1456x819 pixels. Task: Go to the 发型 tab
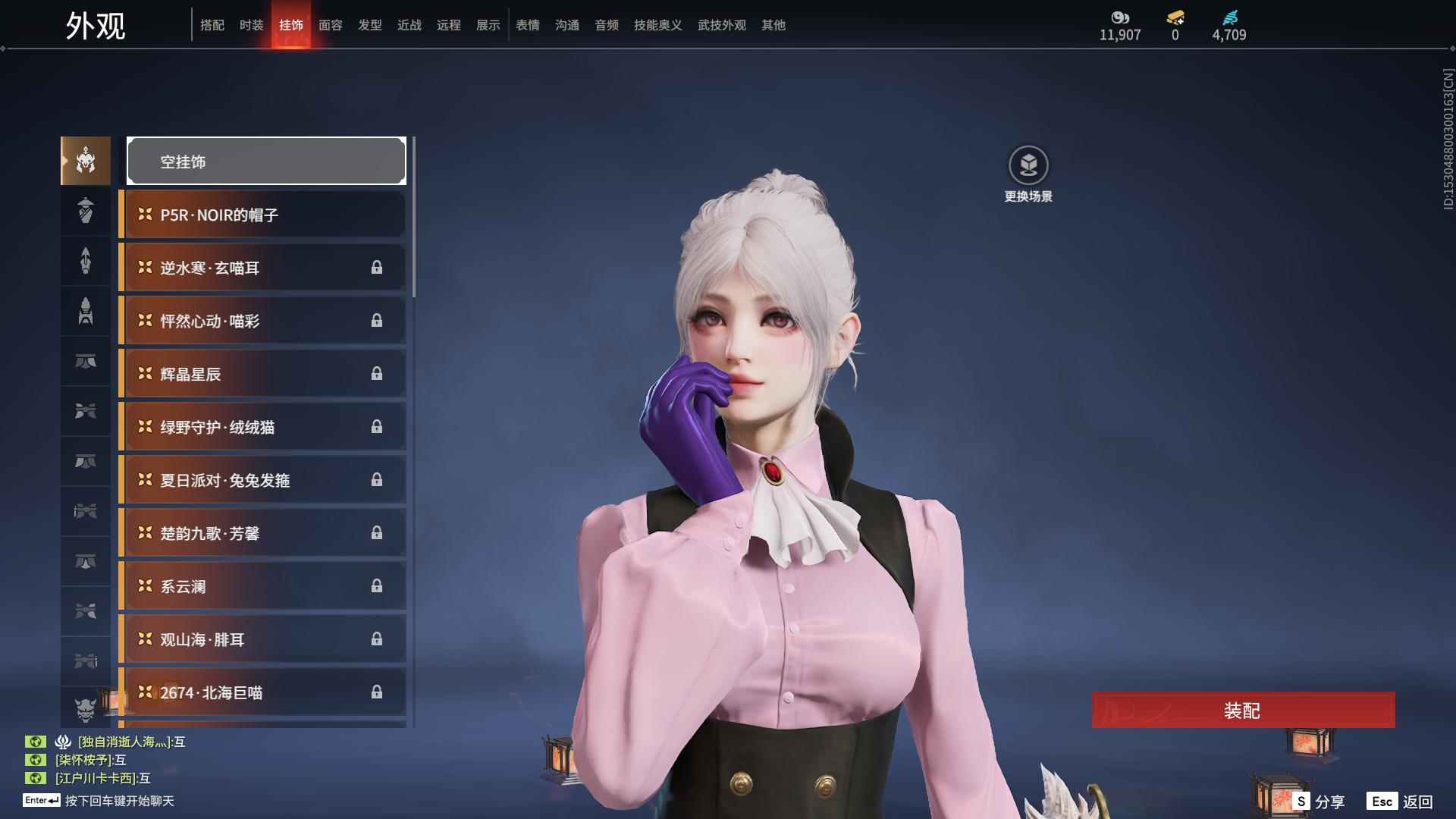coord(369,25)
